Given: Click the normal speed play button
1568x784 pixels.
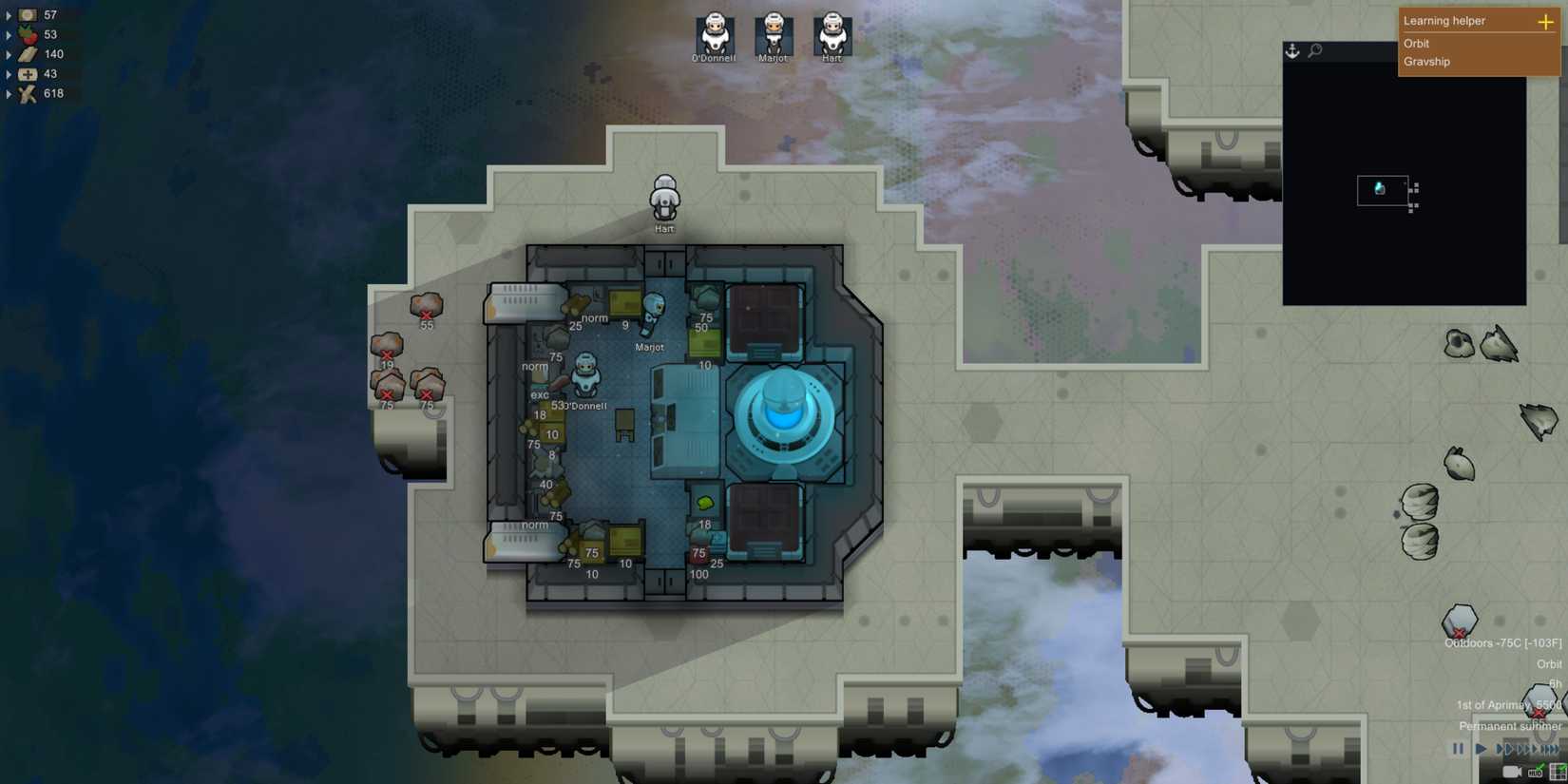Looking at the screenshot, I should [x=1481, y=749].
